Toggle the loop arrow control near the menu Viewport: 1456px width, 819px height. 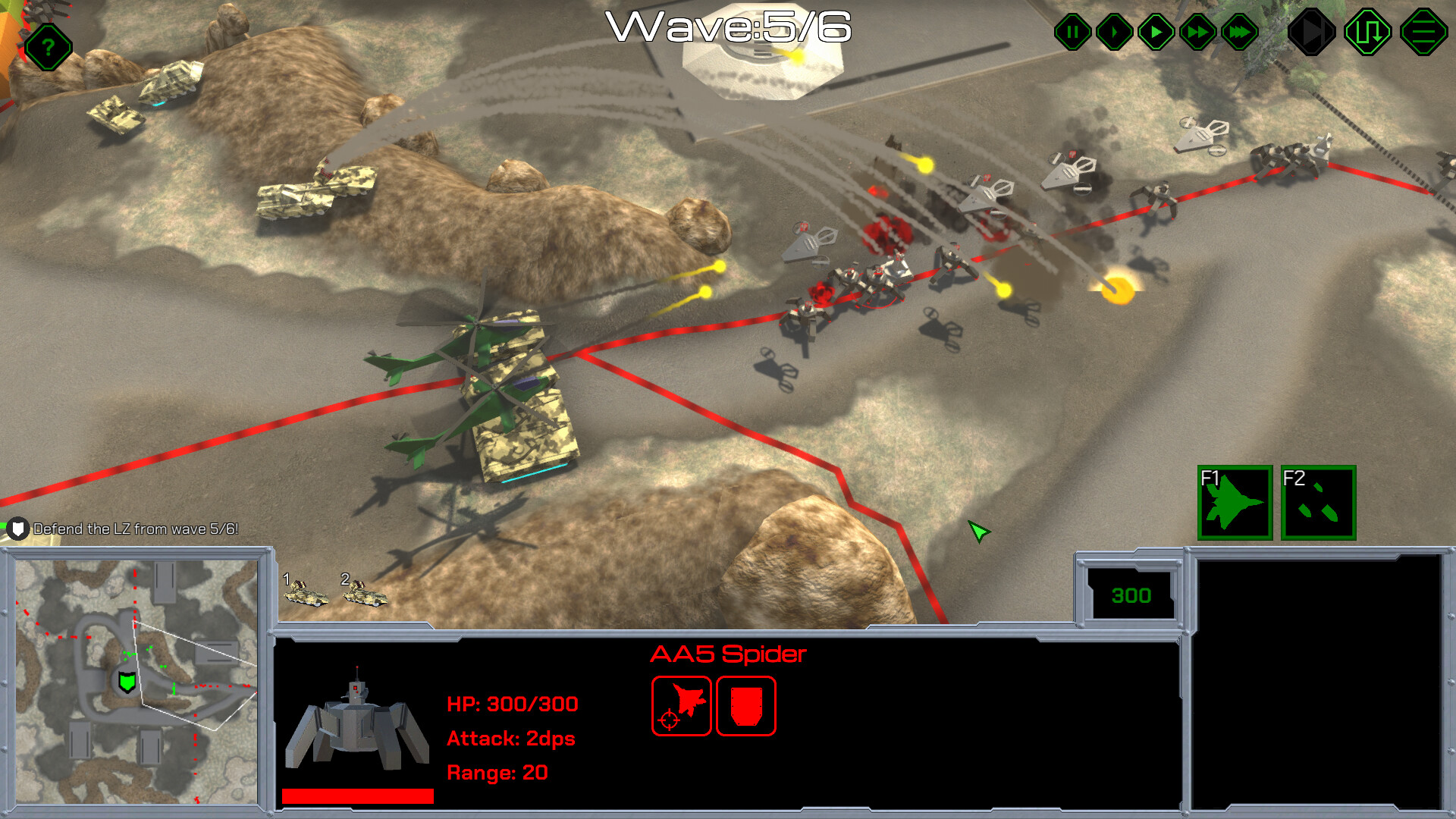tap(1368, 32)
